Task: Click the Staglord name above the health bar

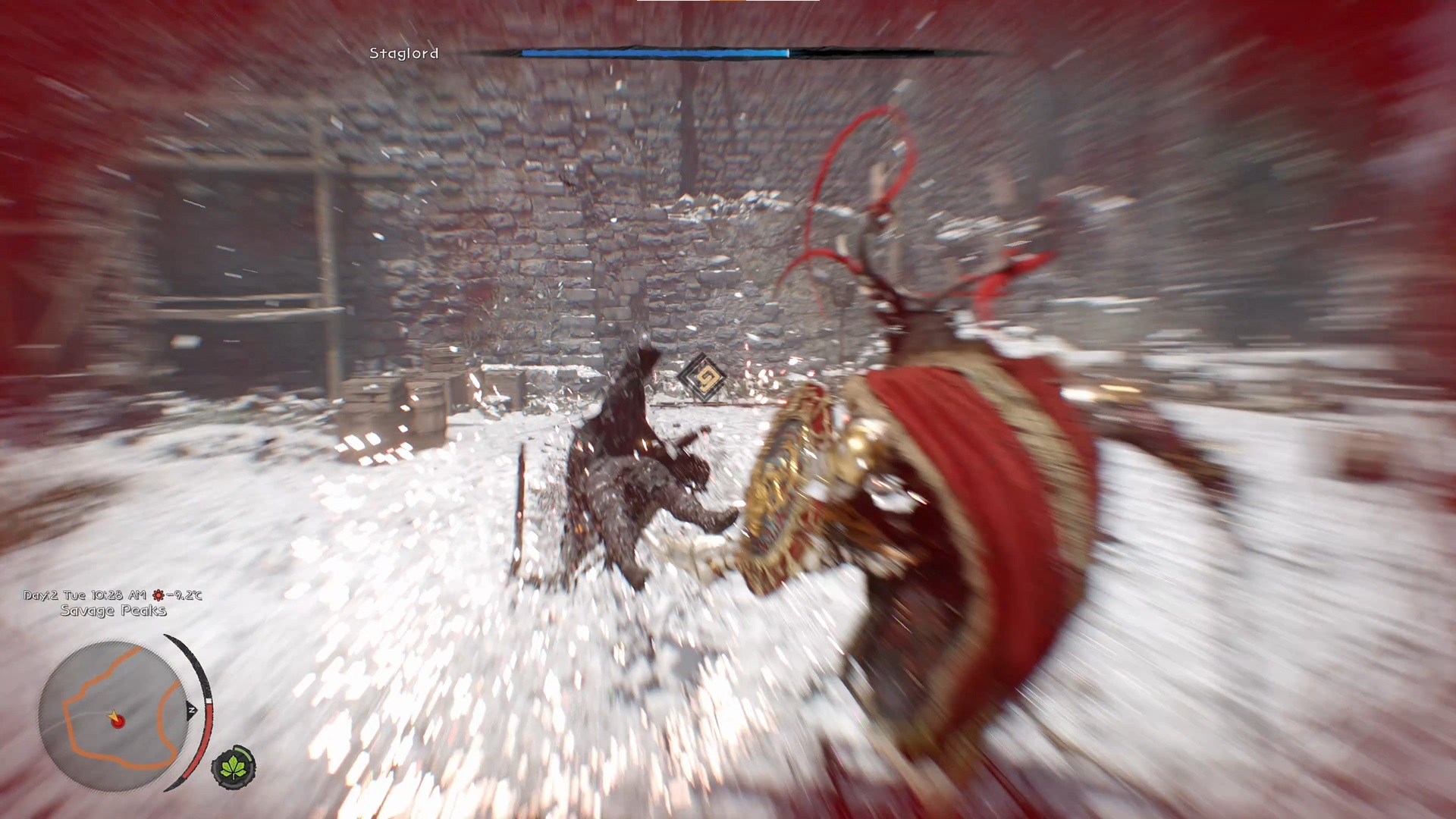Action: point(403,54)
